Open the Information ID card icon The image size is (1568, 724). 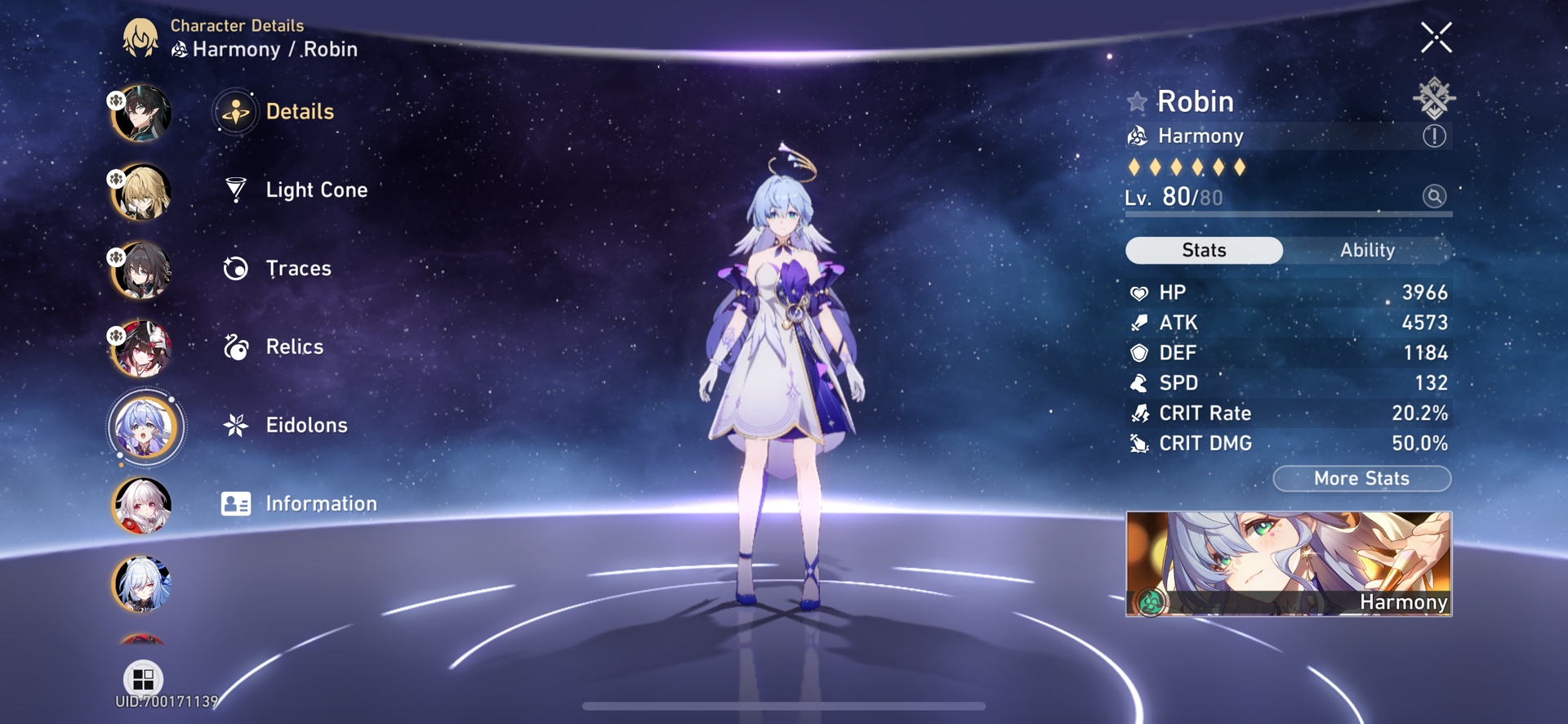235,503
